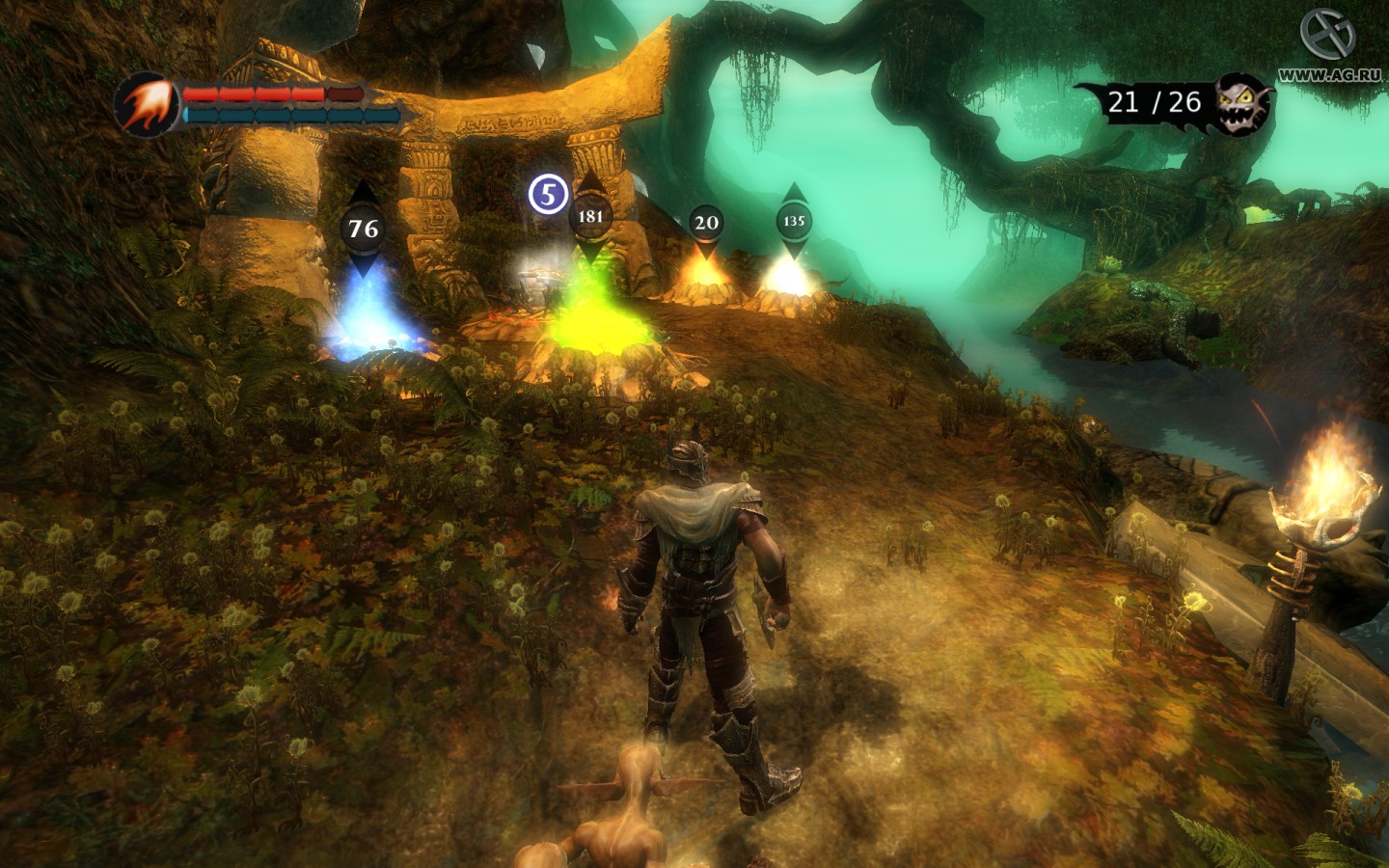This screenshot has height=868, width=1389.
Task: Click the purple circle numbered 5
Action: pyautogui.click(x=548, y=195)
